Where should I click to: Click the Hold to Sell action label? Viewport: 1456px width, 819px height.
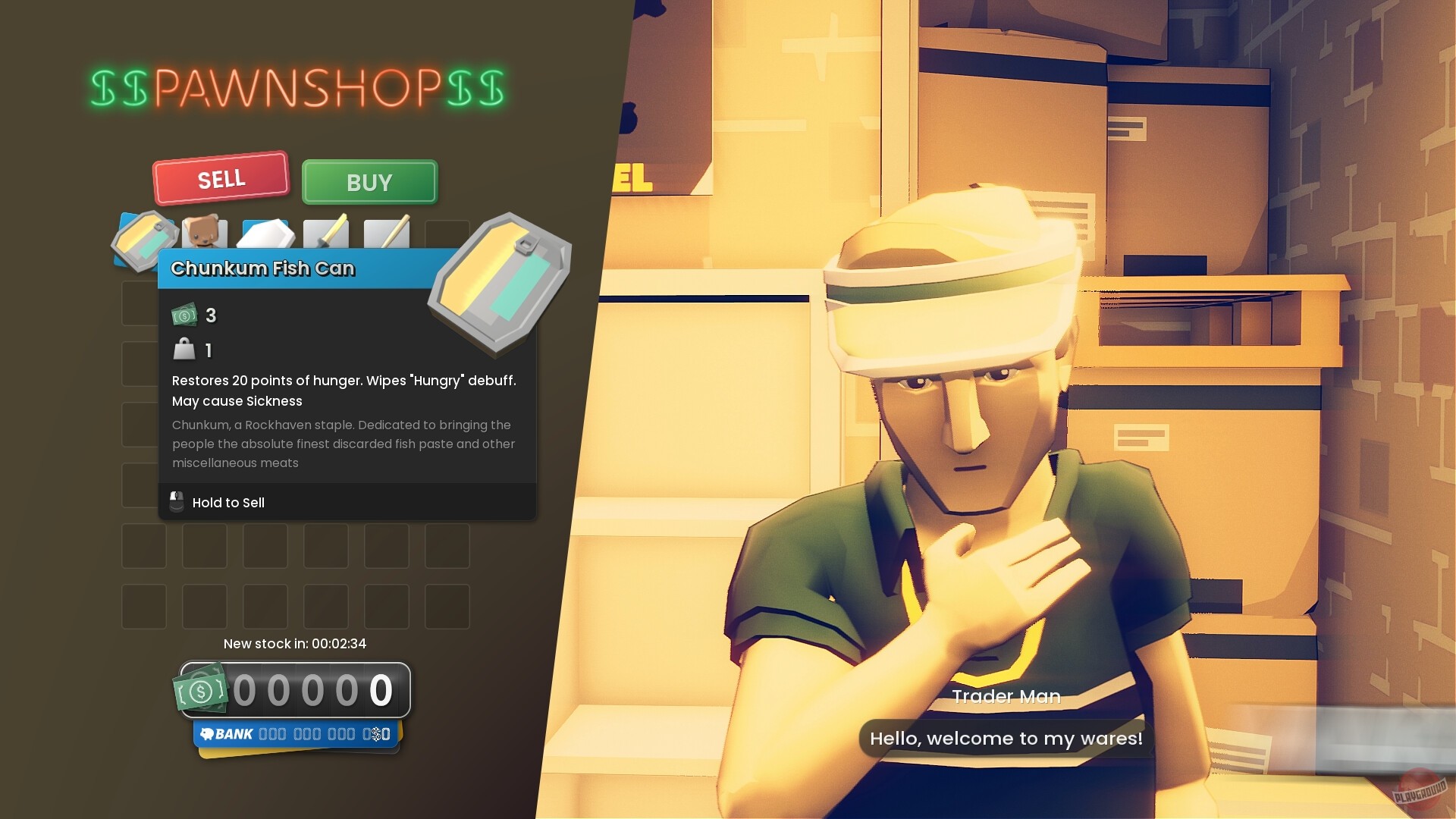pos(228,503)
